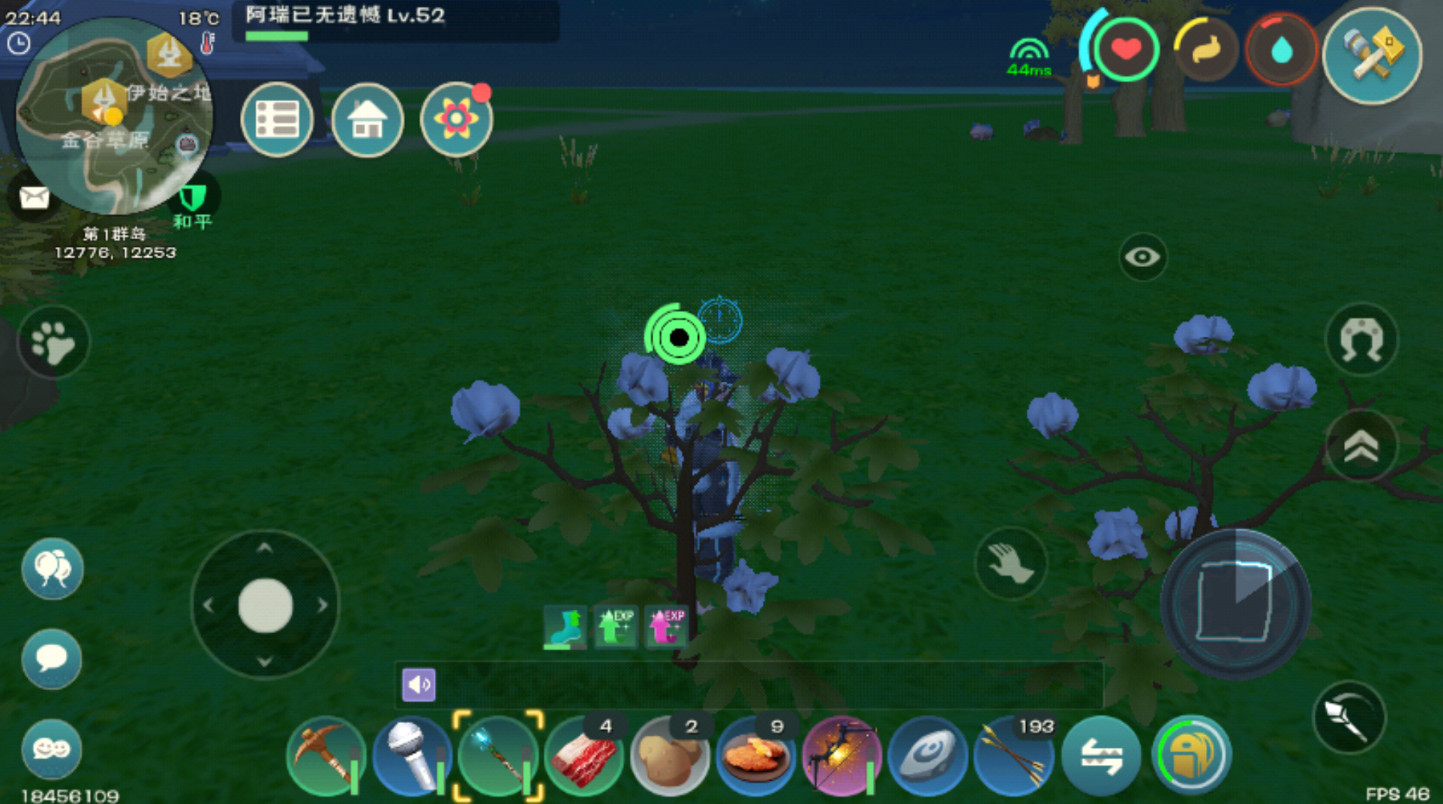The height and width of the screenshot is (804, 1443).
Task: Open the crossed hammers crafting button
Action: click(x=1372, y=55)
